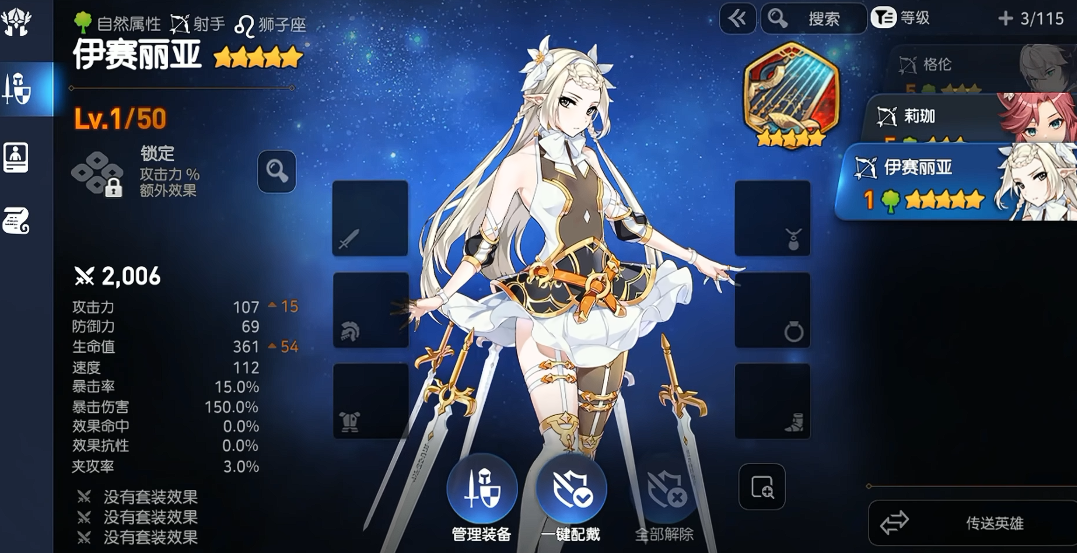The height and width of the screenshot is (553, 1077).
Task: Select the empty armor slot
Action: (370, 401)
